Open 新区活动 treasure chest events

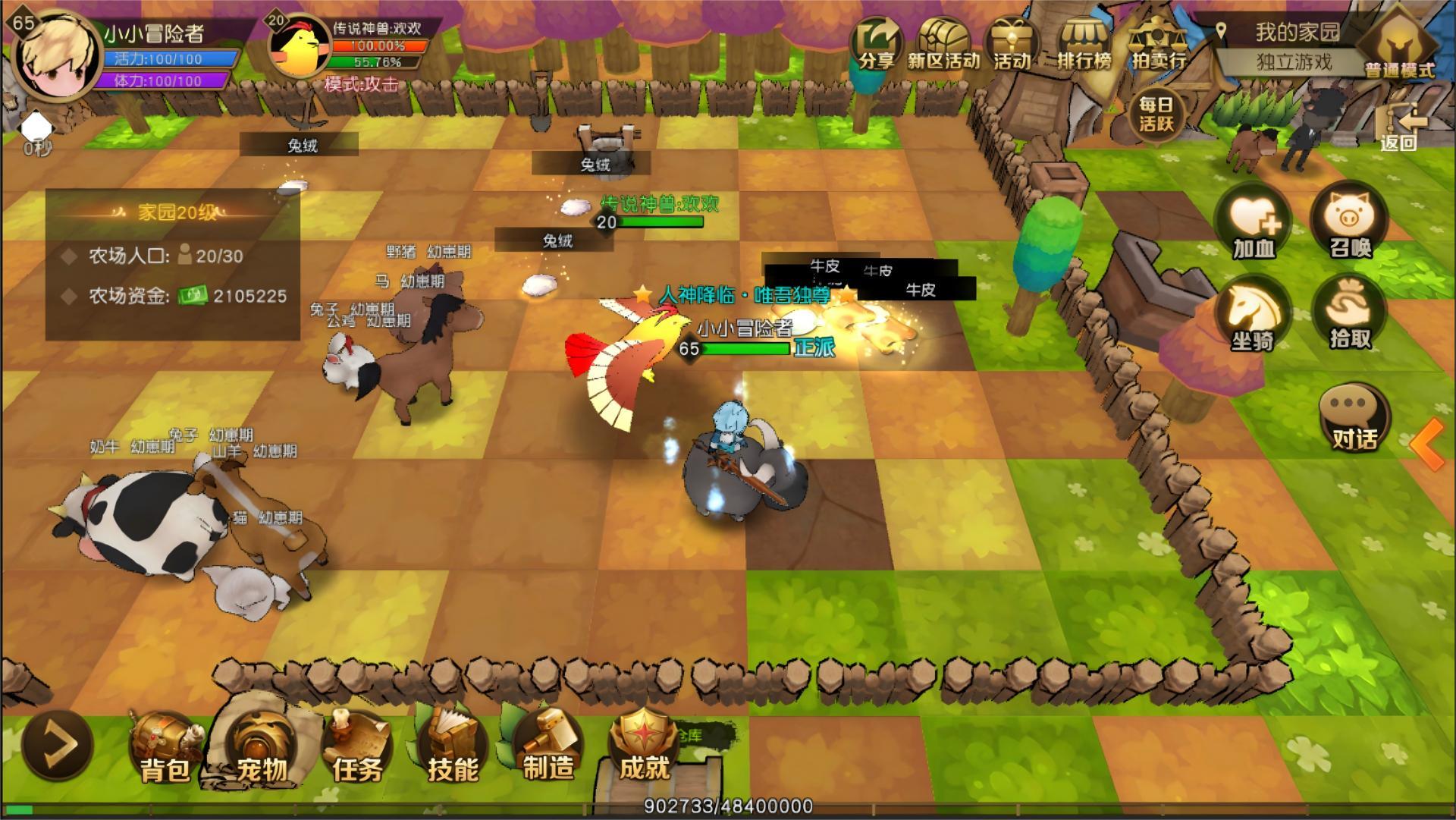[944, 44]
